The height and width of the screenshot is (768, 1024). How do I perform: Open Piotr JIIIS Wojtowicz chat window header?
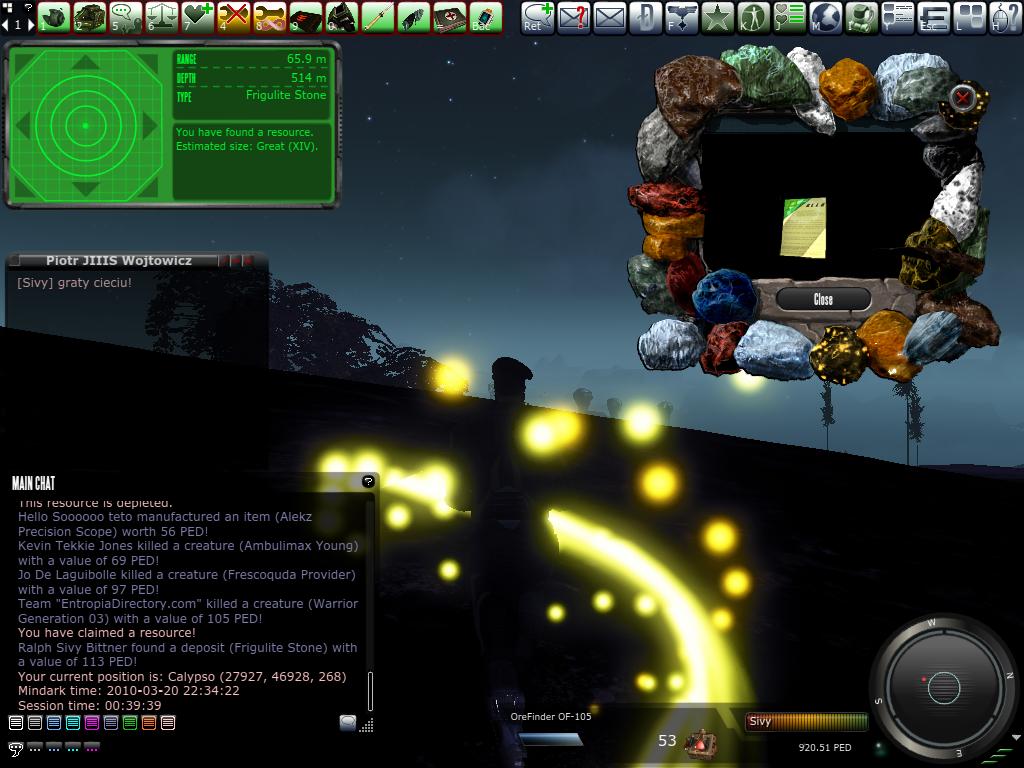118,260
